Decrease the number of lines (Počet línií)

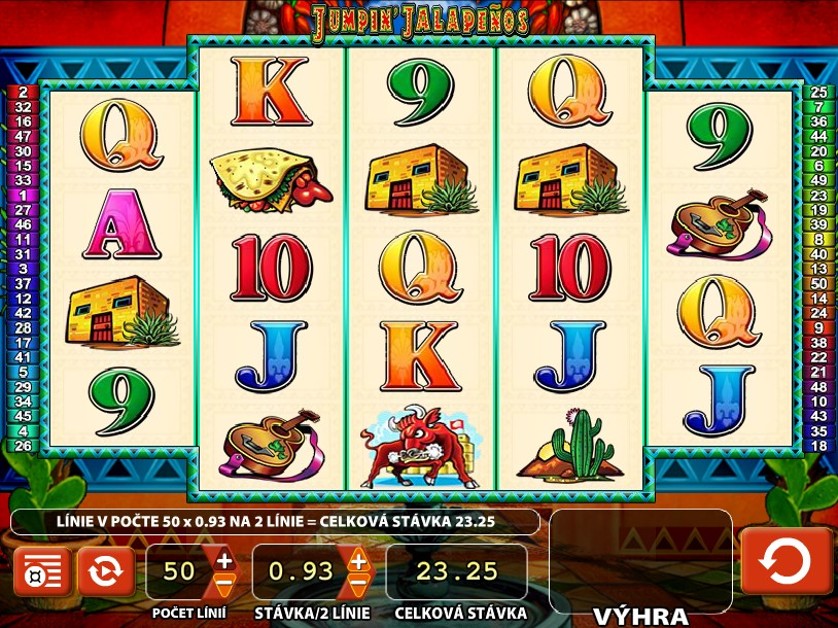(224, 582)
